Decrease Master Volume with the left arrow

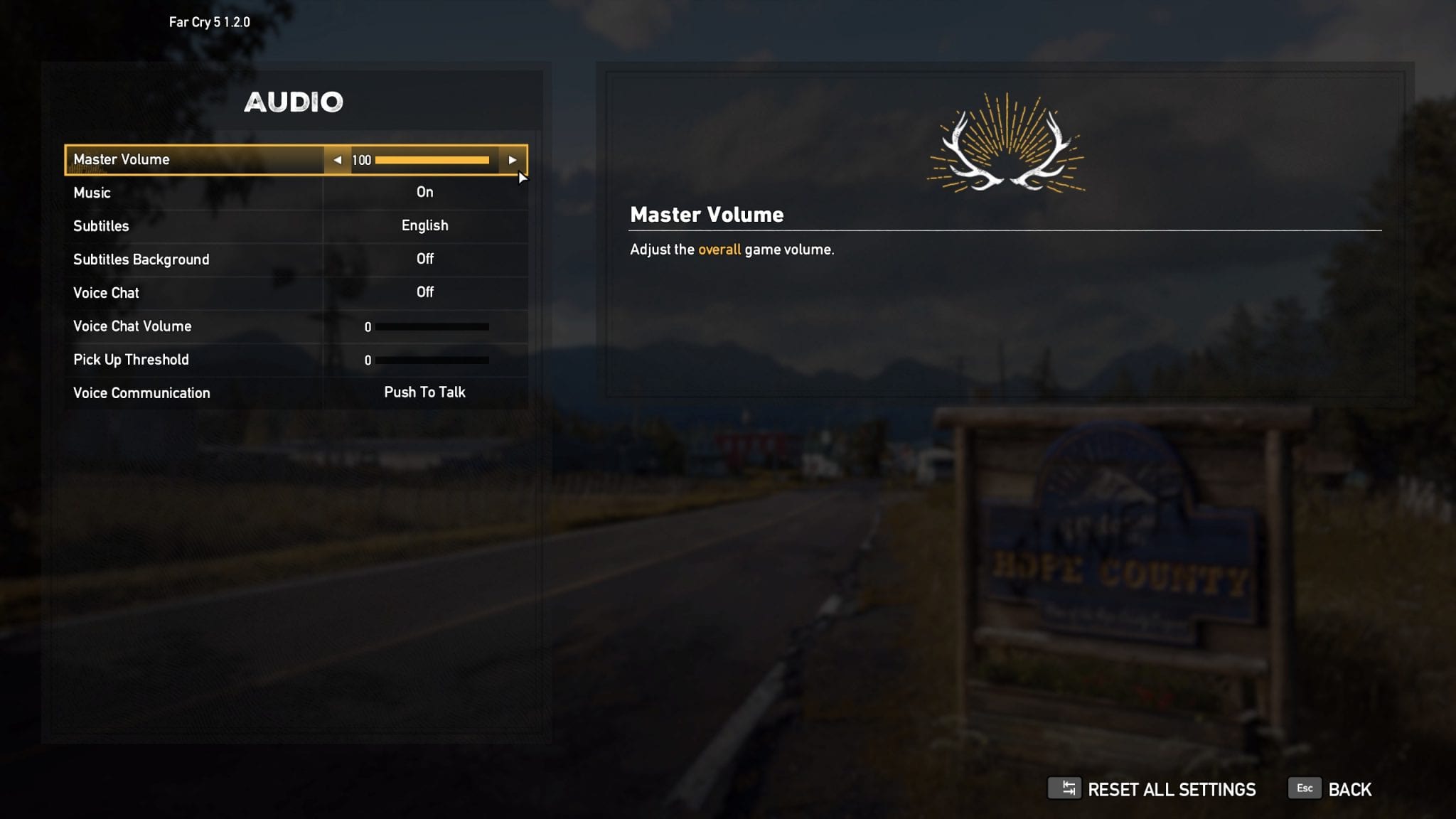click(x=338, y=160)
